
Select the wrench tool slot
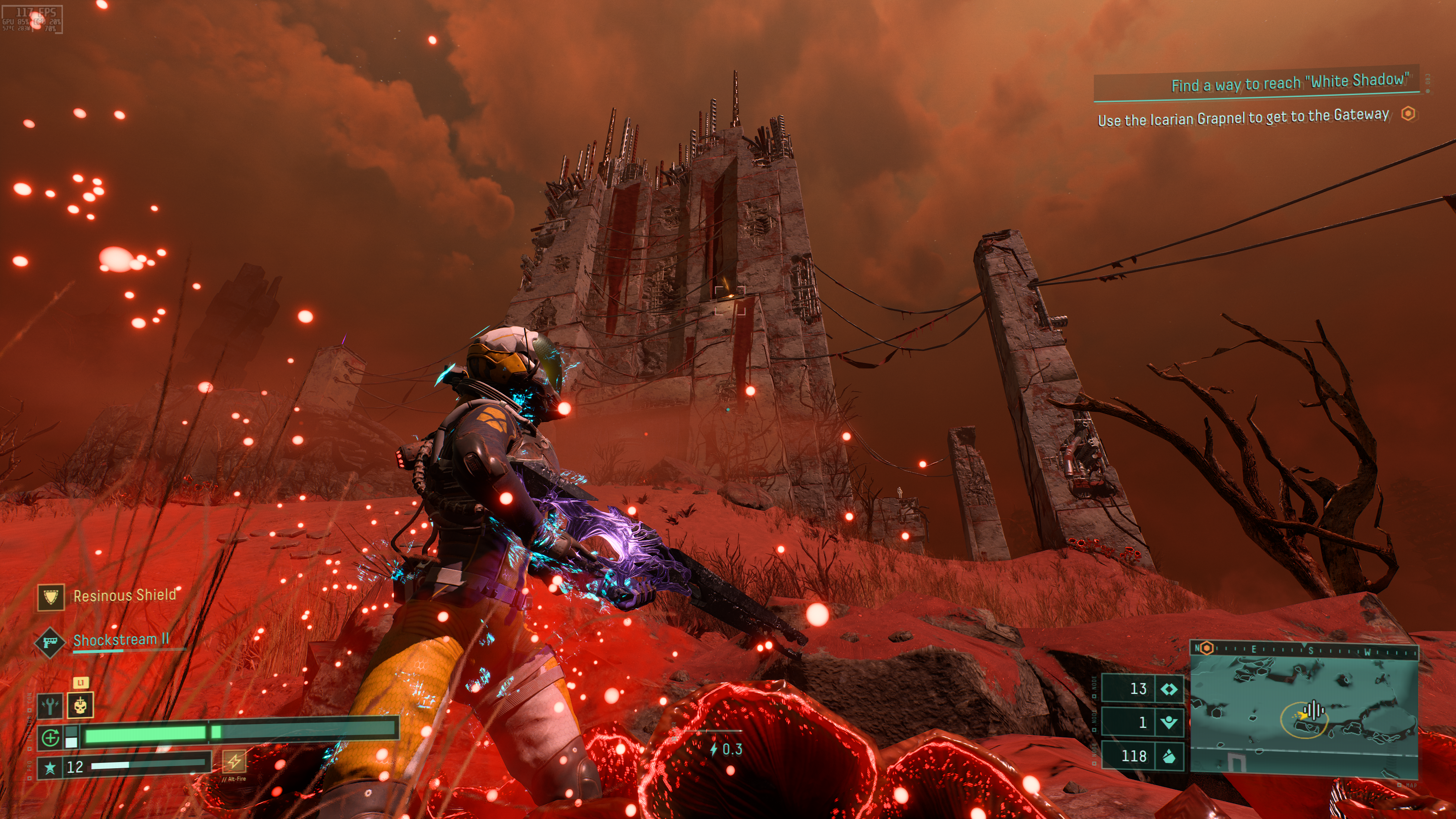[50, 705]
